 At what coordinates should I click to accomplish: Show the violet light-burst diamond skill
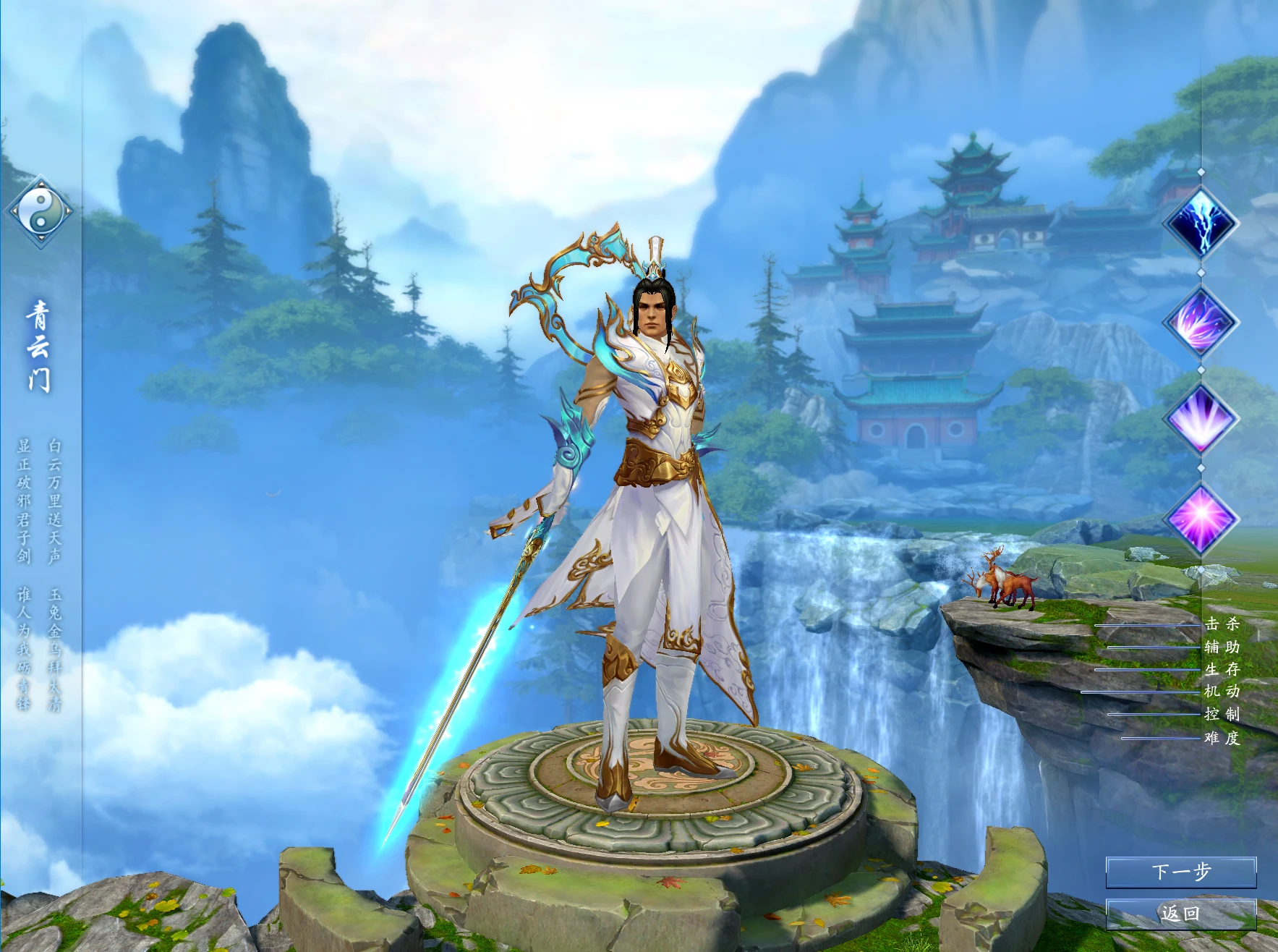(x=1201, y=419)
